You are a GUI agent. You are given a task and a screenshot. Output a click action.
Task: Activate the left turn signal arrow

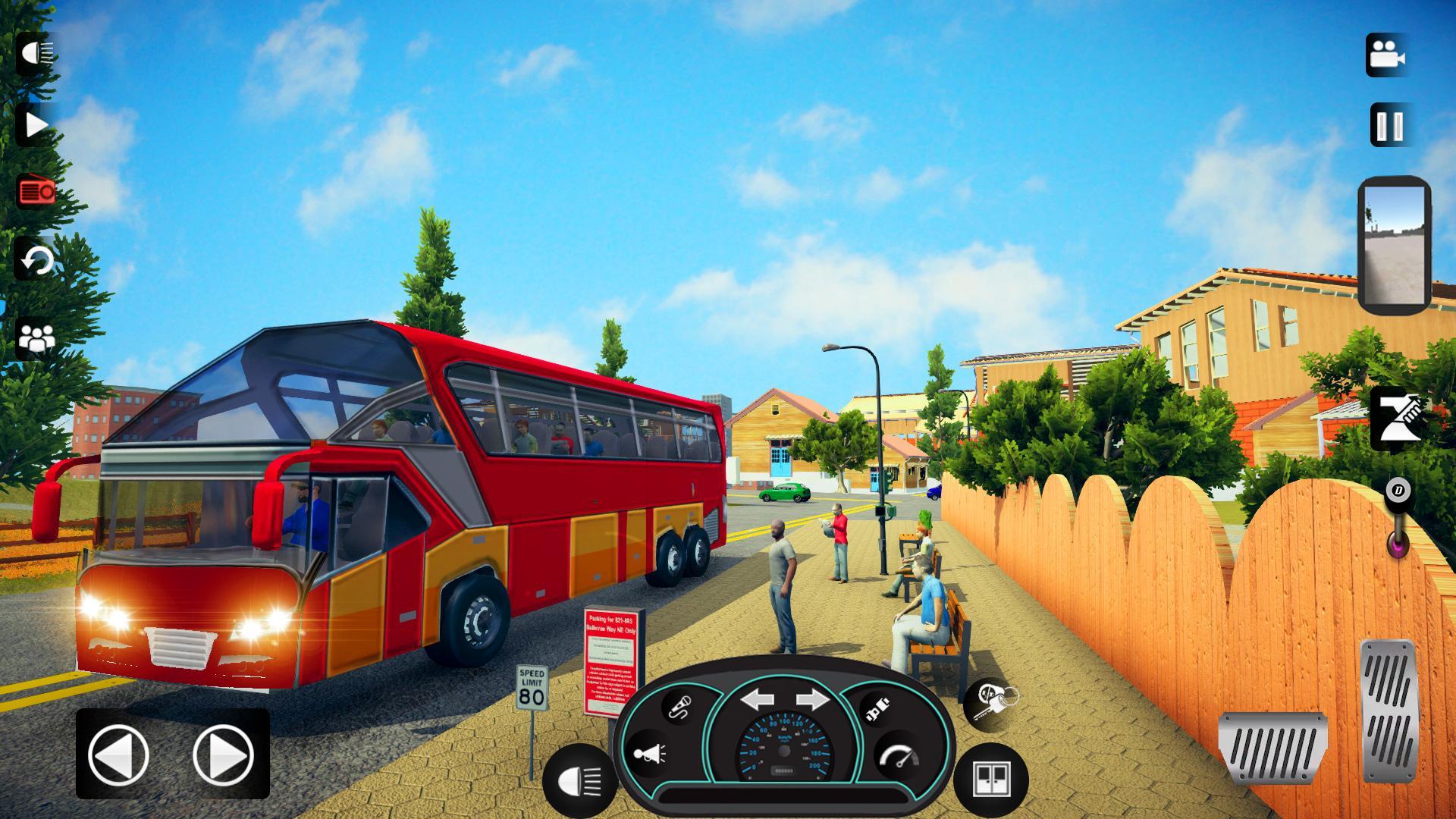pos(757,698)
